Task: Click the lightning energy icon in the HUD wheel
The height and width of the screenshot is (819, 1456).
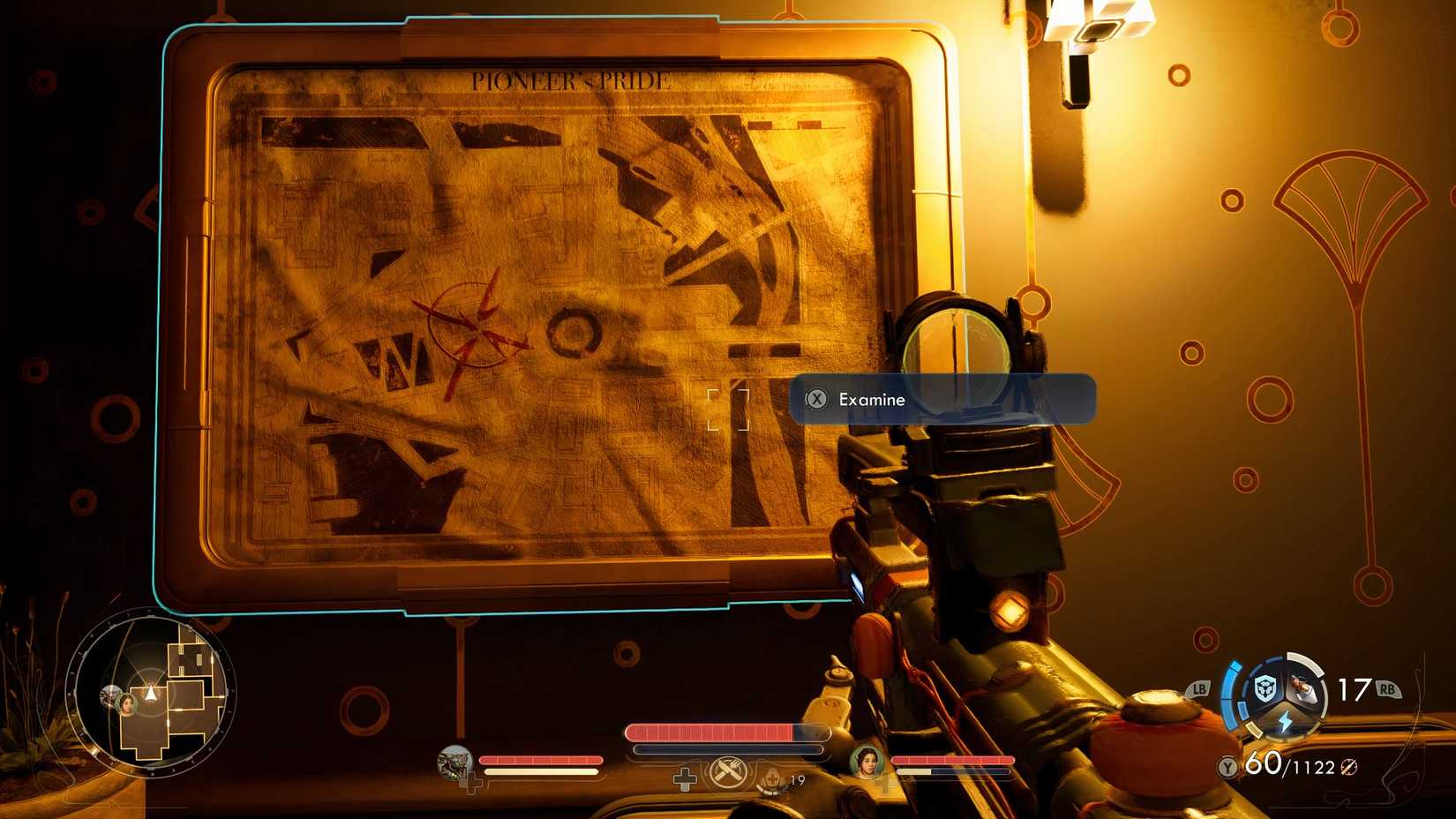Action: tap(1284, 719)
